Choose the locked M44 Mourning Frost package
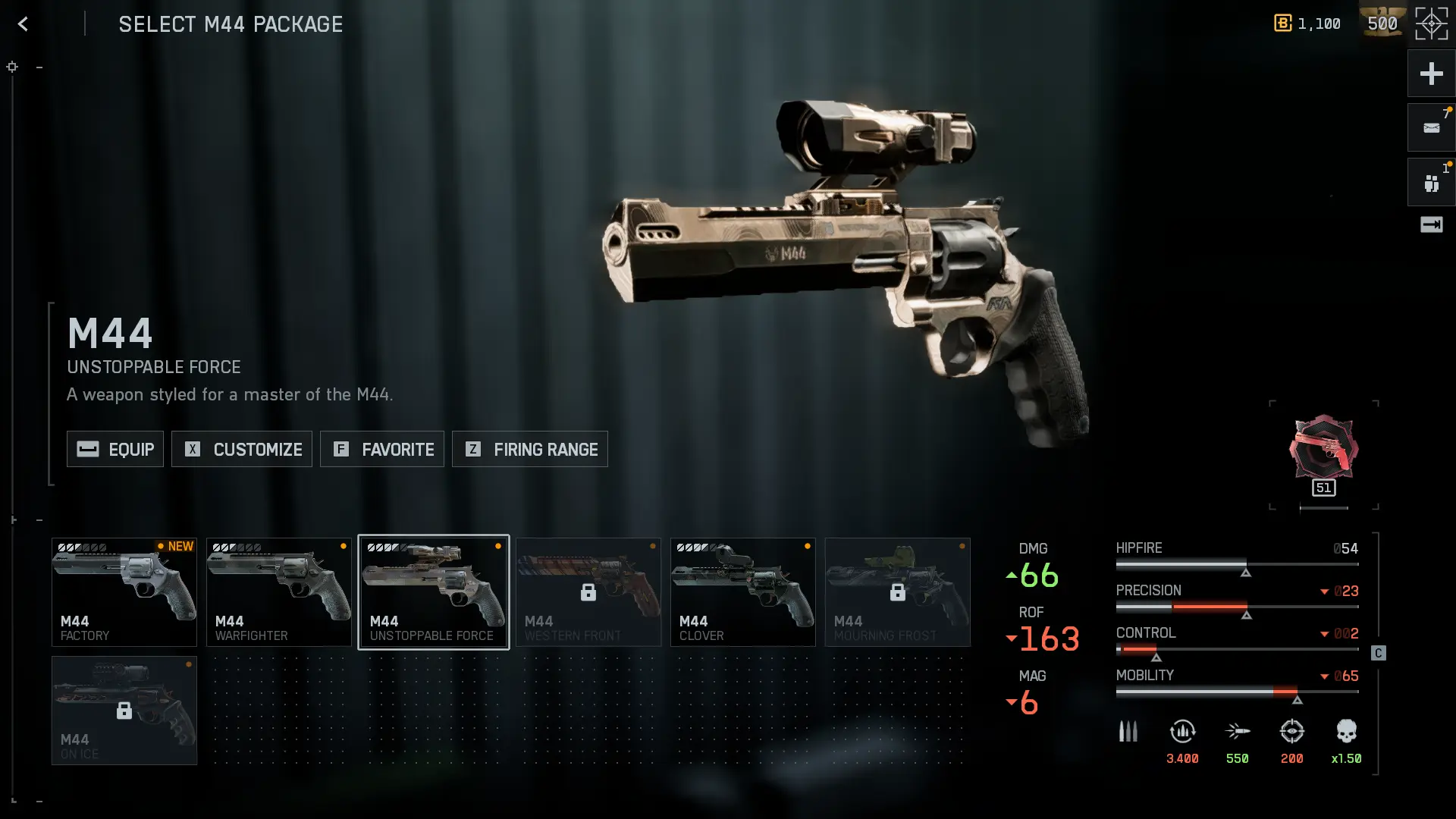Screen dimensions: 1456x819 tap(898, 592)
